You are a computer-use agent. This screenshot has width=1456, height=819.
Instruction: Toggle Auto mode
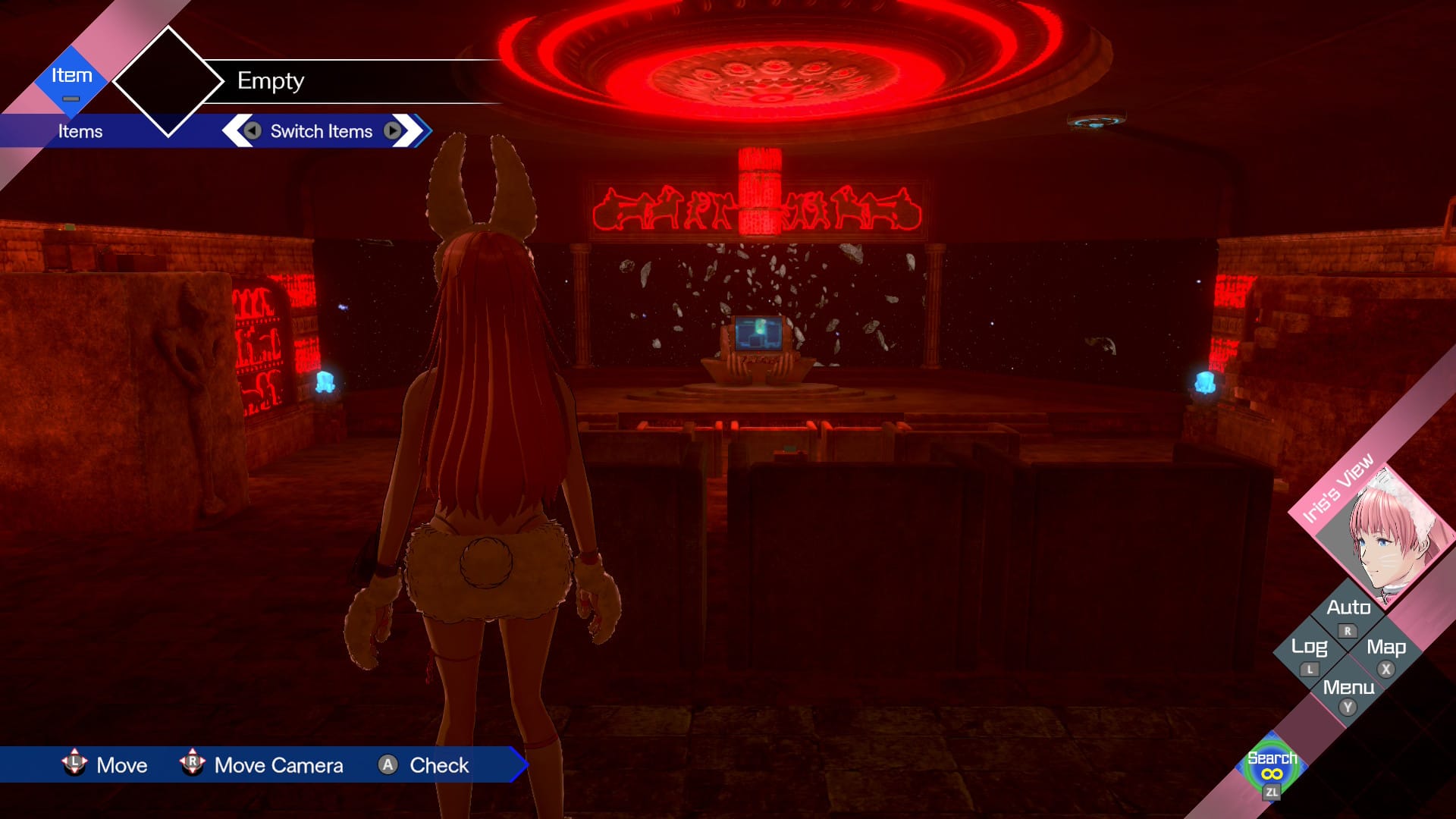click(1348, 613)
